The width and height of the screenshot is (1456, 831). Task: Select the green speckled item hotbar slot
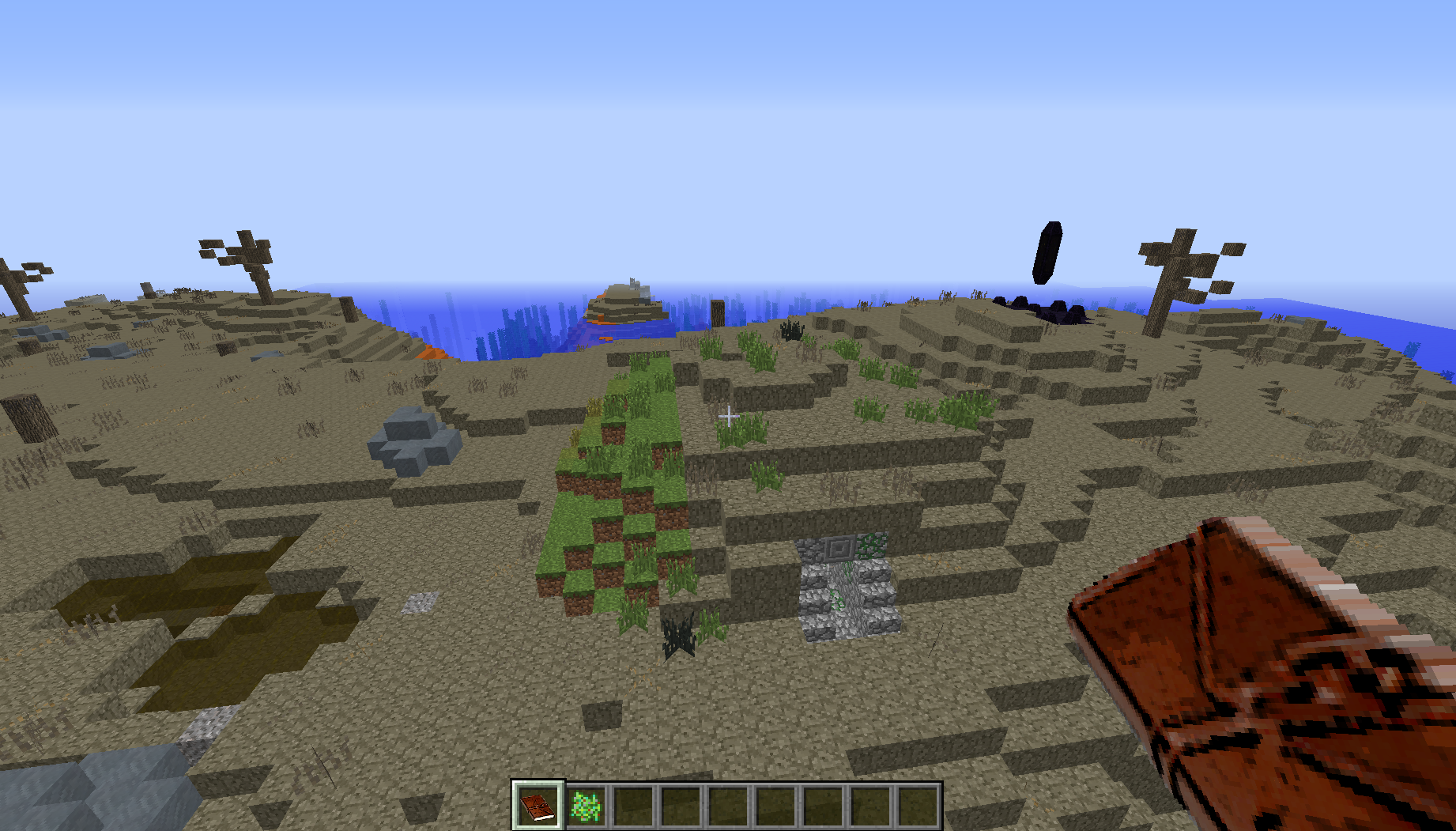[x=586, y=806]
